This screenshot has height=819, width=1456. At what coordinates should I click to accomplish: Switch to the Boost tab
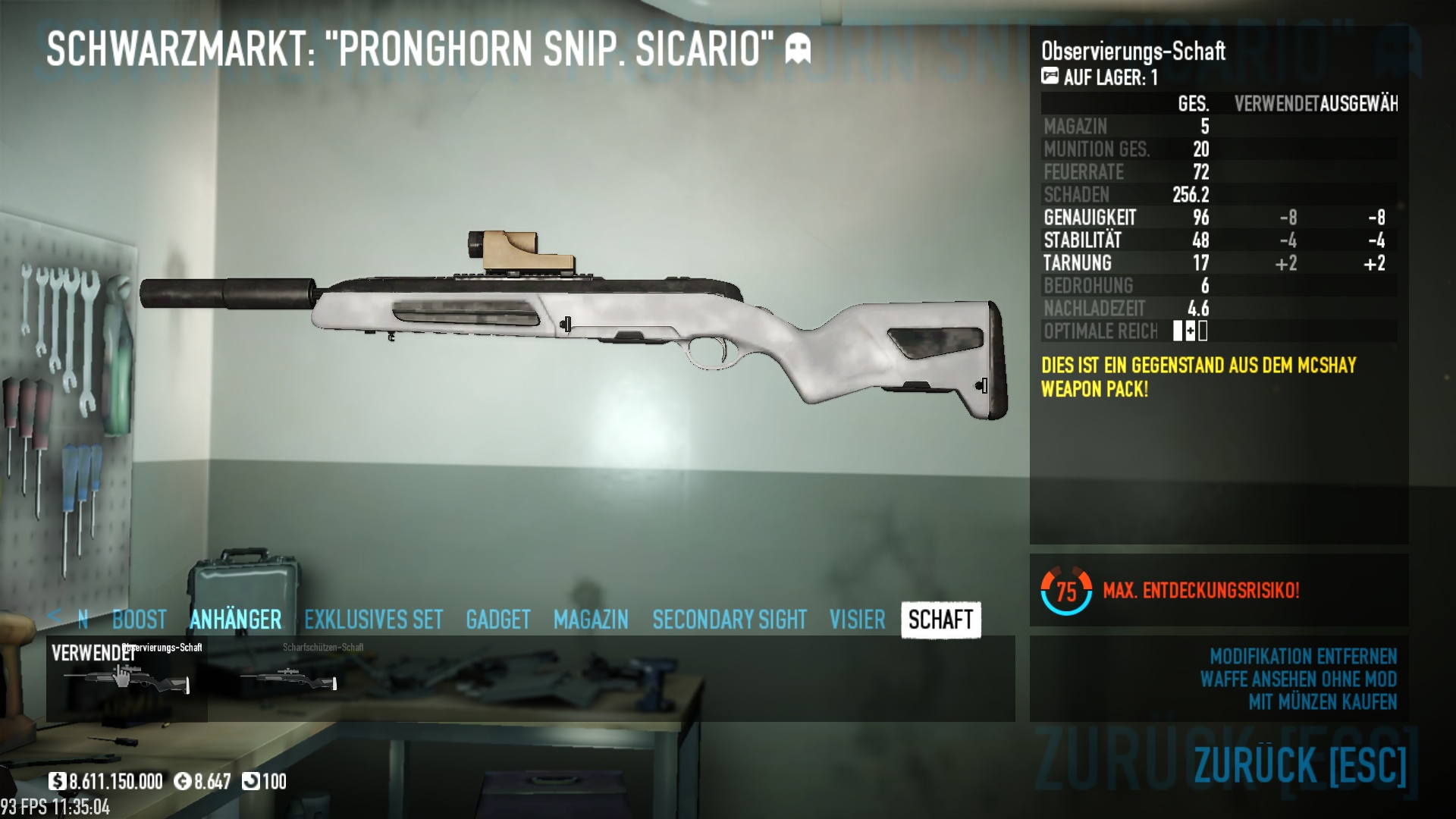[x=139, y=620]
